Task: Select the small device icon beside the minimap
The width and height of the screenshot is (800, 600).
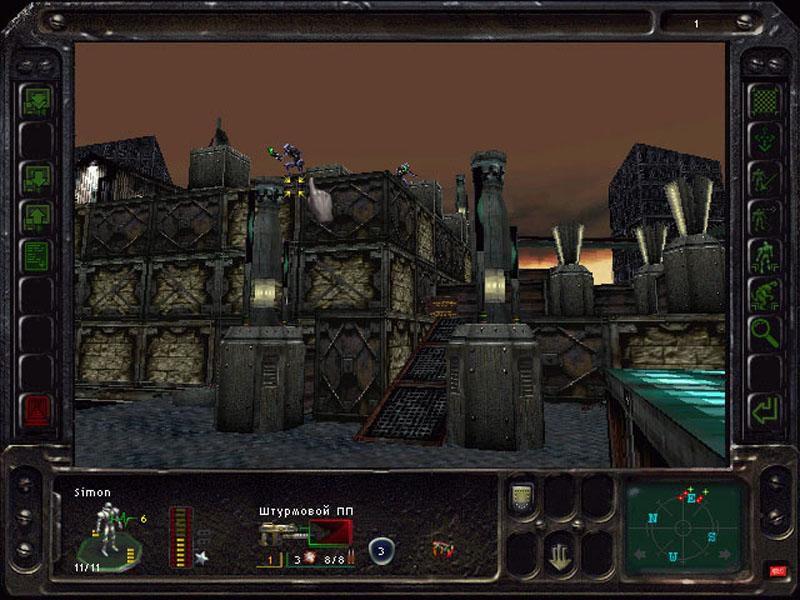Action: 521,496
